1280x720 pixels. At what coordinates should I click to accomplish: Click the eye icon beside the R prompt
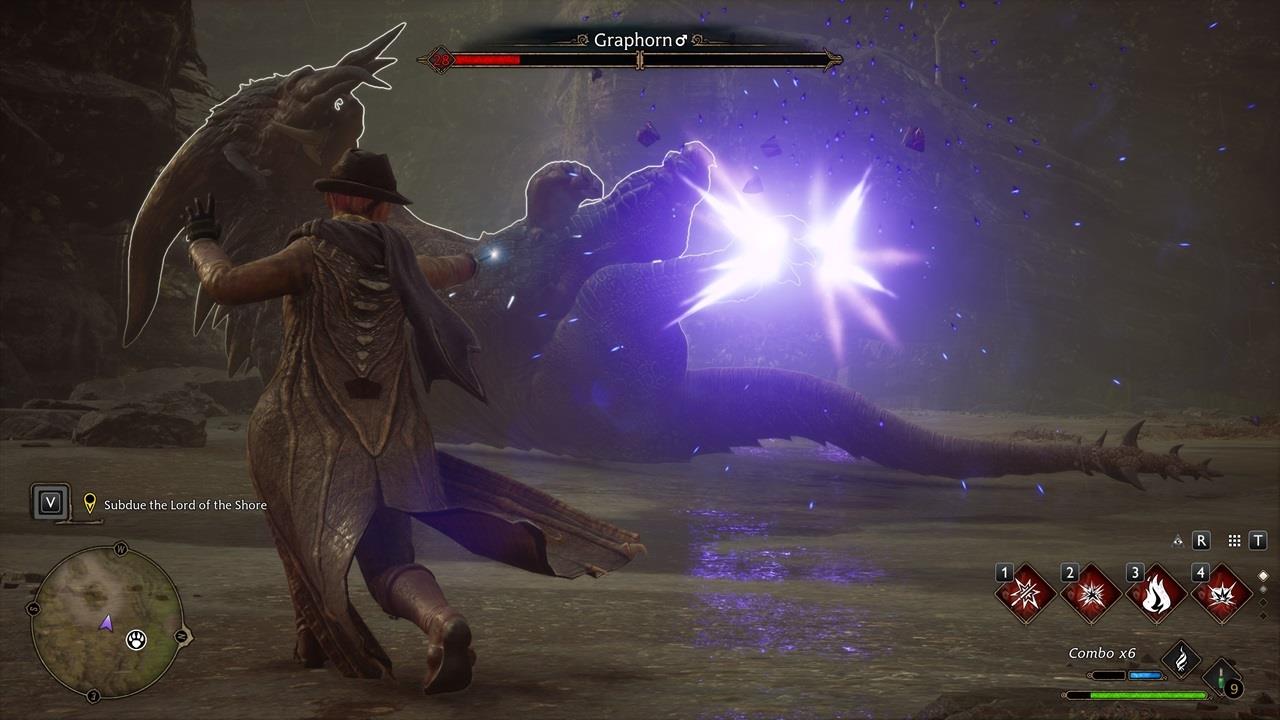coord(1177,539)
